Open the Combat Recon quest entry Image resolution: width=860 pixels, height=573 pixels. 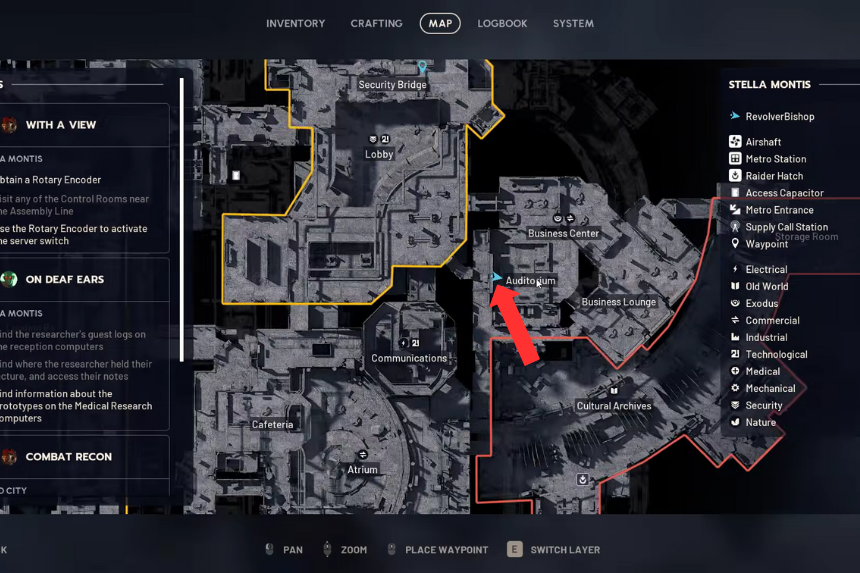pyautogui.click(x=68, y=457)
